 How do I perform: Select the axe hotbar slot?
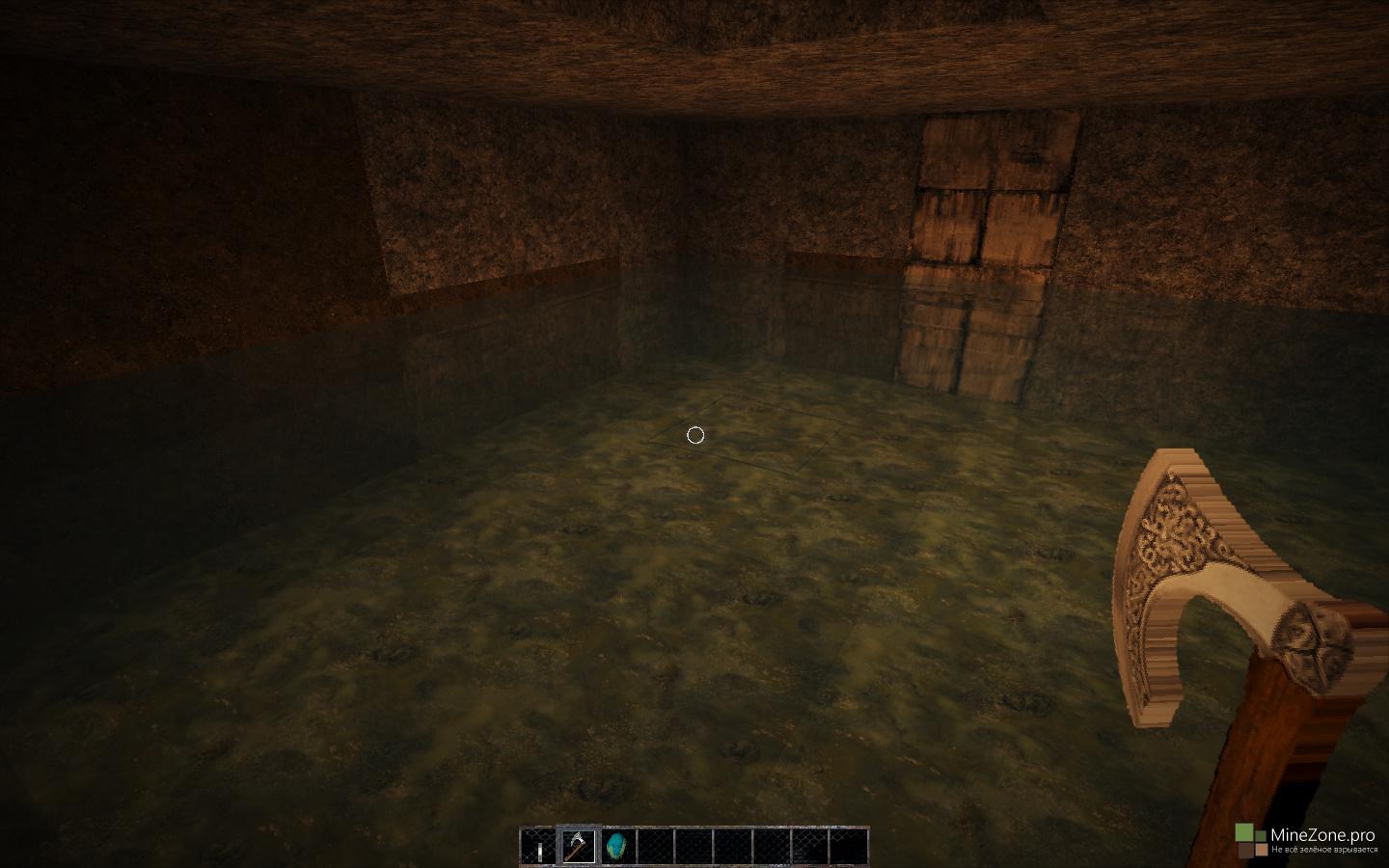pos(578,846)
